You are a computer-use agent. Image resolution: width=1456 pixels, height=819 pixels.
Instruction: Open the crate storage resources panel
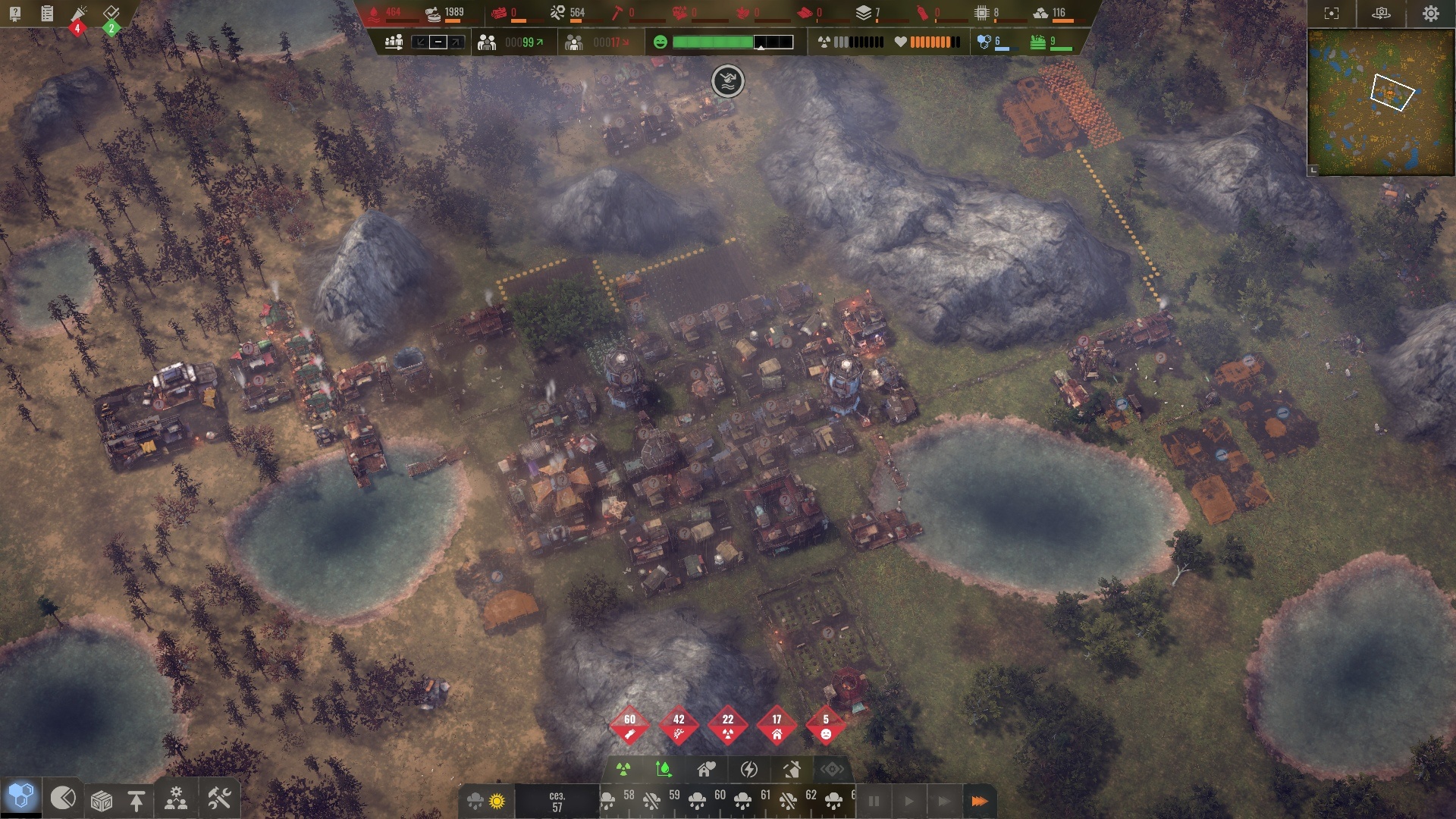(102, 800)
